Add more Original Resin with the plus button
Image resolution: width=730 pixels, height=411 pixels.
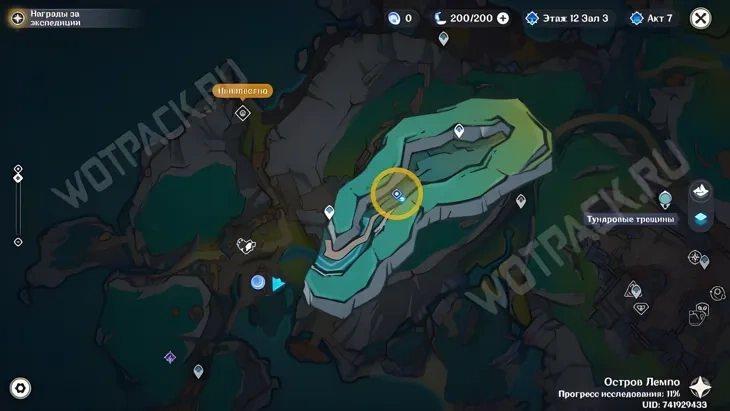point(503,18)
